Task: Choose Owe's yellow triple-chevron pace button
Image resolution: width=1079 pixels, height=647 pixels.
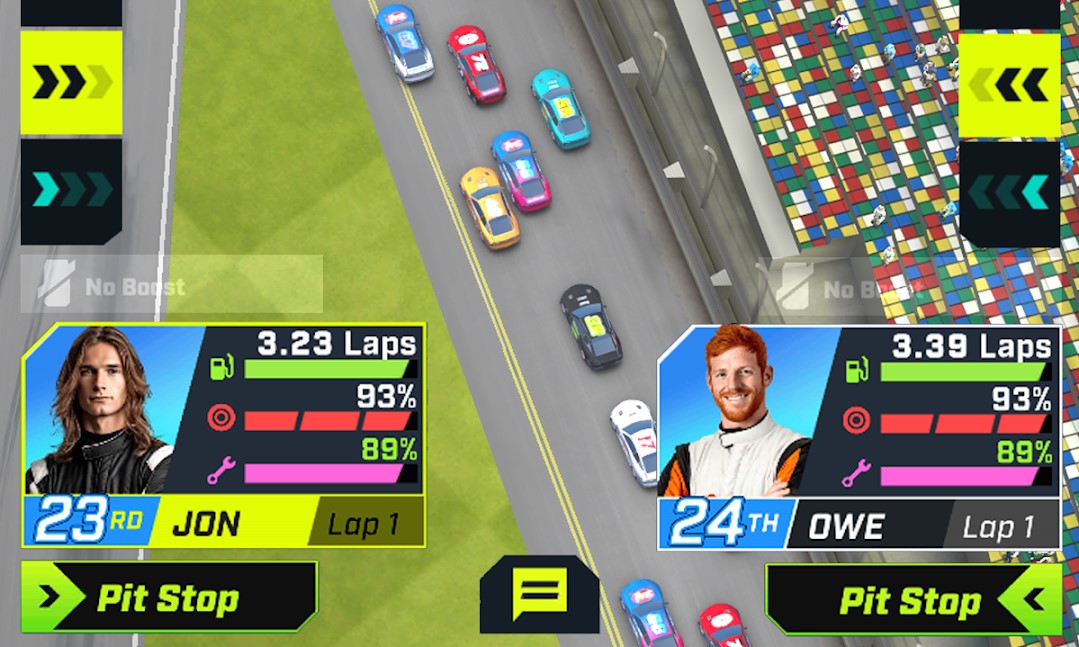Action: [x=1009, y=85]
